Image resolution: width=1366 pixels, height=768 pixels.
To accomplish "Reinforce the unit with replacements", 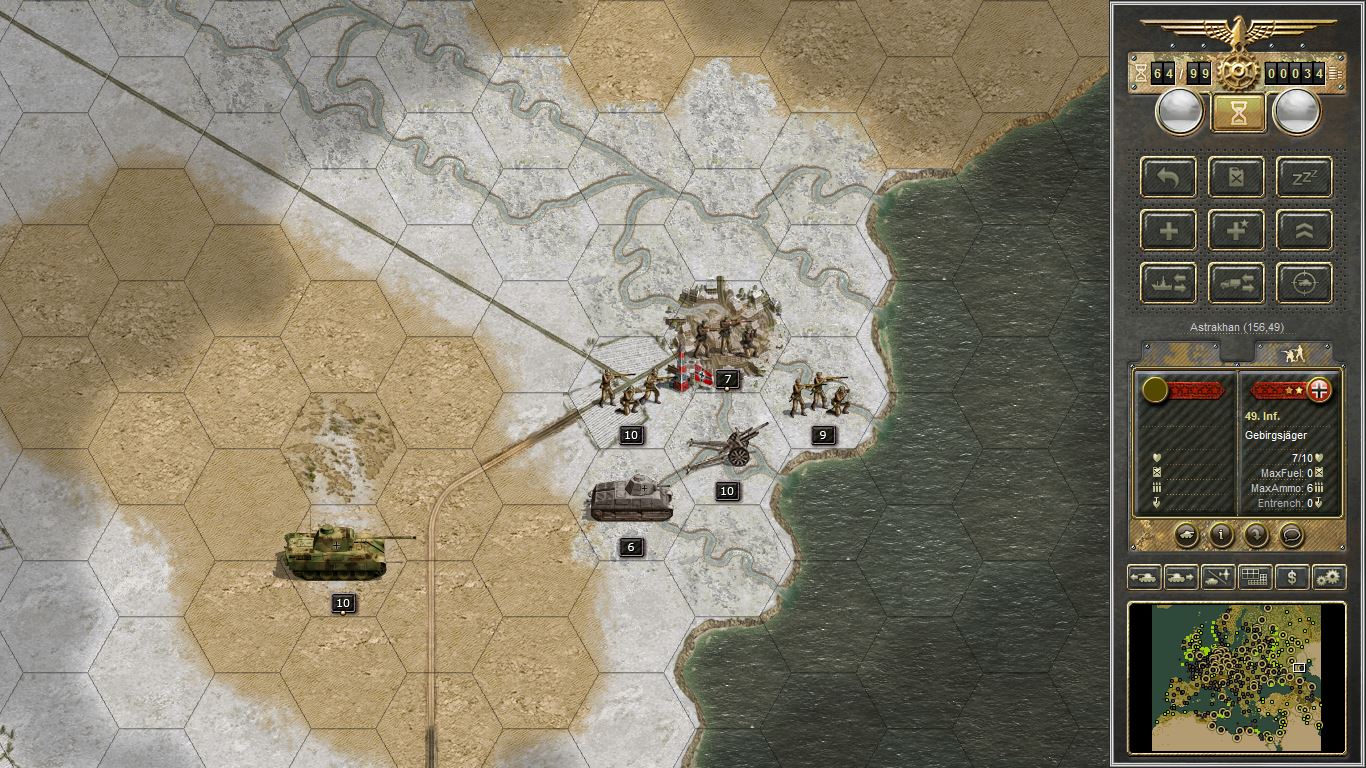I will tap(1167, 230).
